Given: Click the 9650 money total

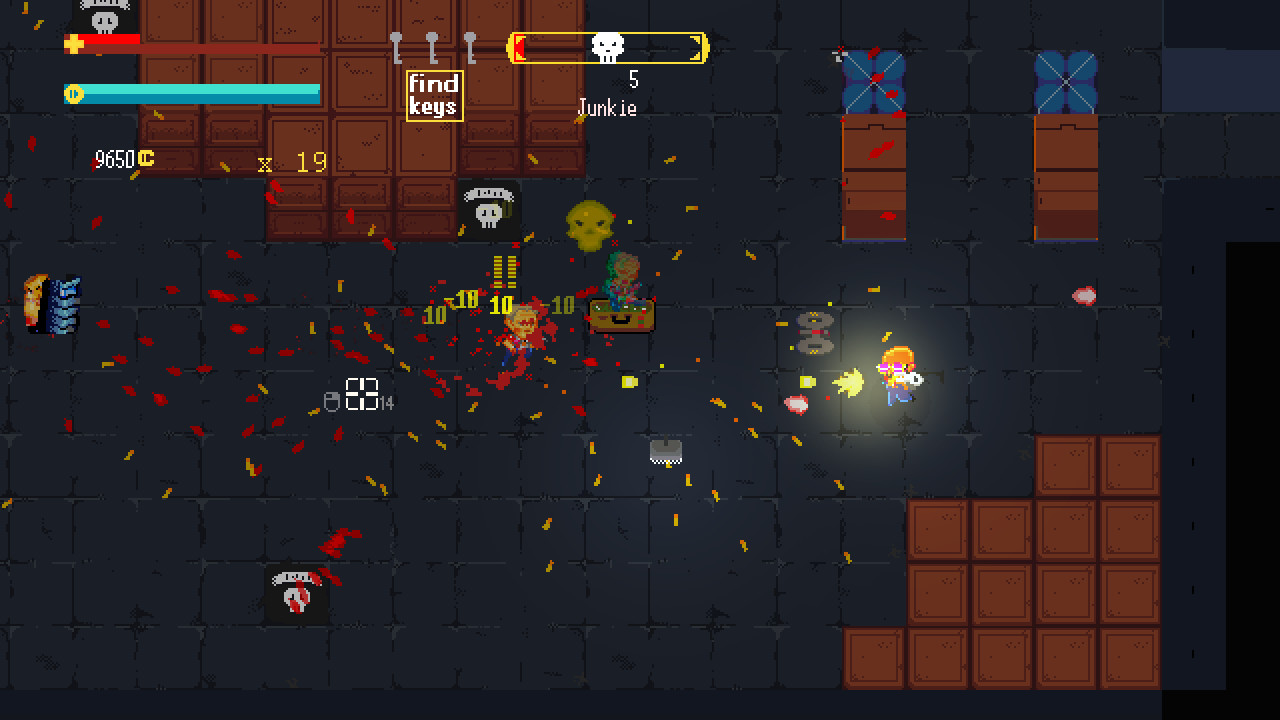Looking at the screenshot, I should tap(113, 157).
